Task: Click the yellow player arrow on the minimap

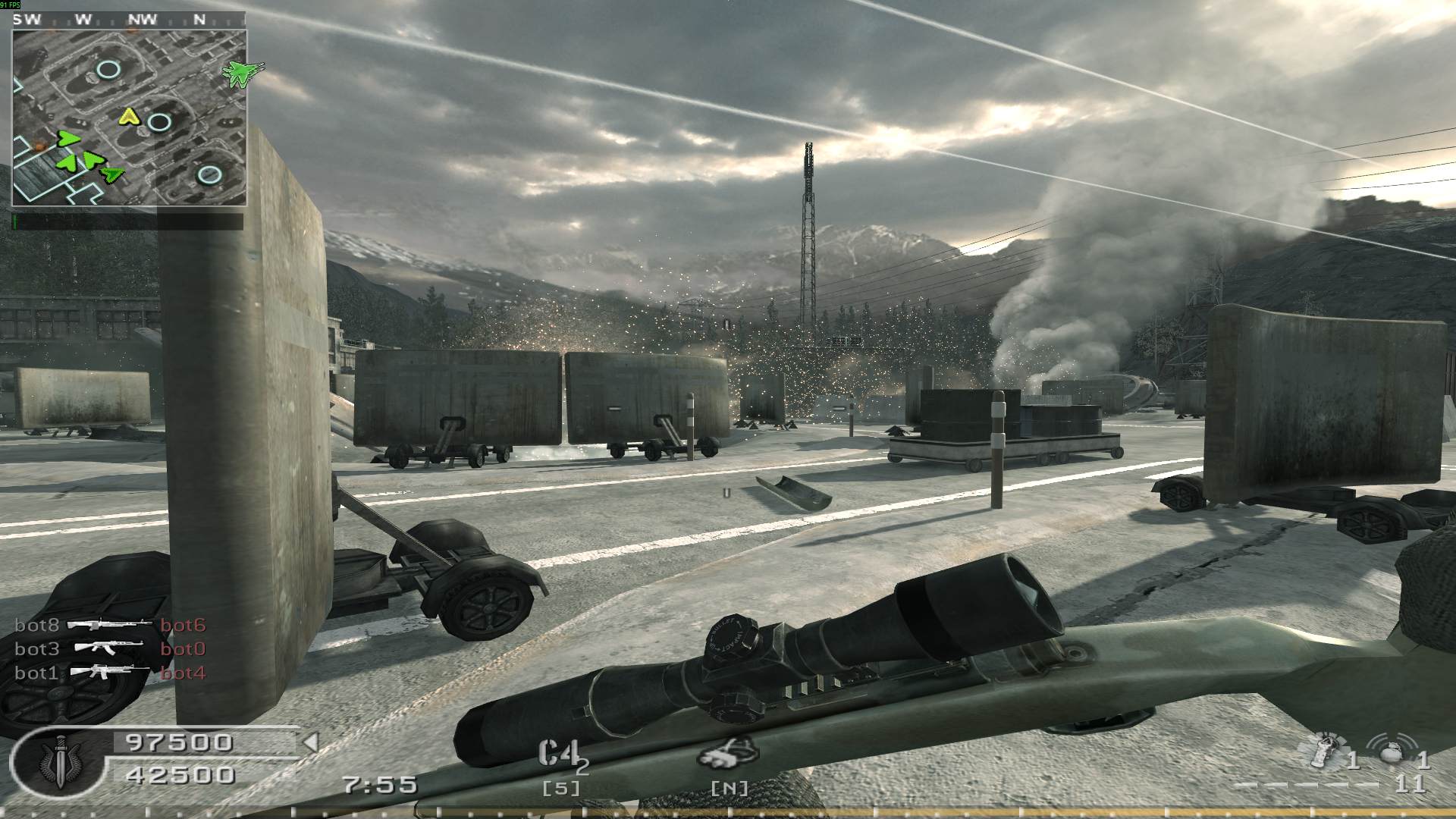Action: click(130, 117)
